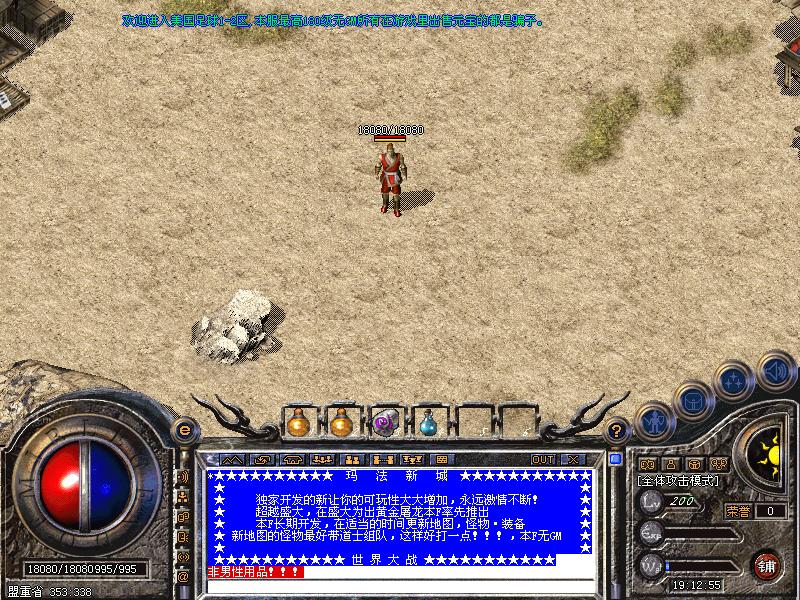Toggle the sound speaker button
The image size is (800, 600).
tap(775, 370)
